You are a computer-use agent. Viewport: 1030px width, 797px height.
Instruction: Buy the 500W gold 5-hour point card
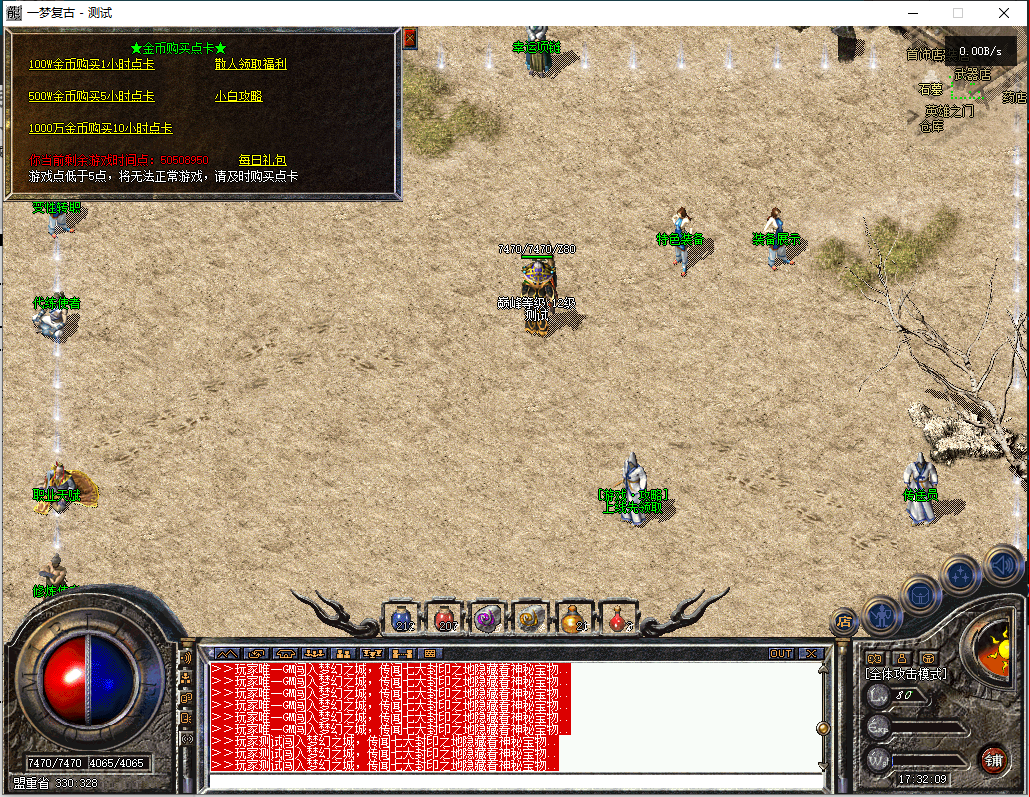point(91,96)
